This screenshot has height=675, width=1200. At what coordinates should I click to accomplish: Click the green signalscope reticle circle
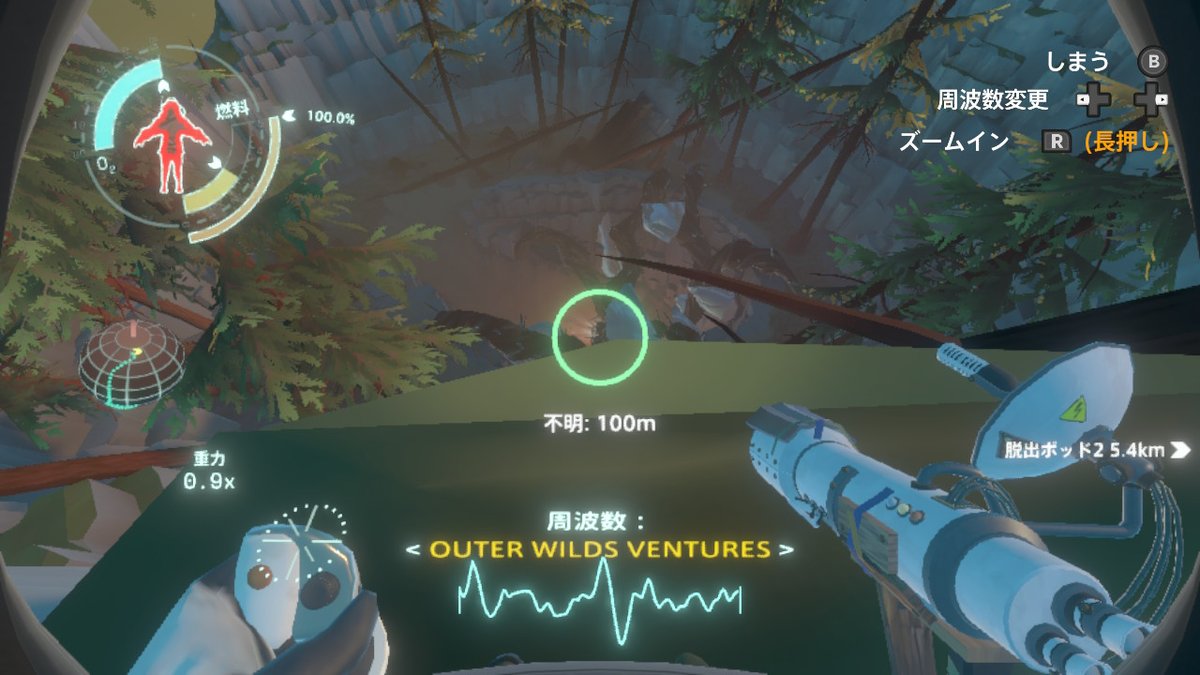600,337
